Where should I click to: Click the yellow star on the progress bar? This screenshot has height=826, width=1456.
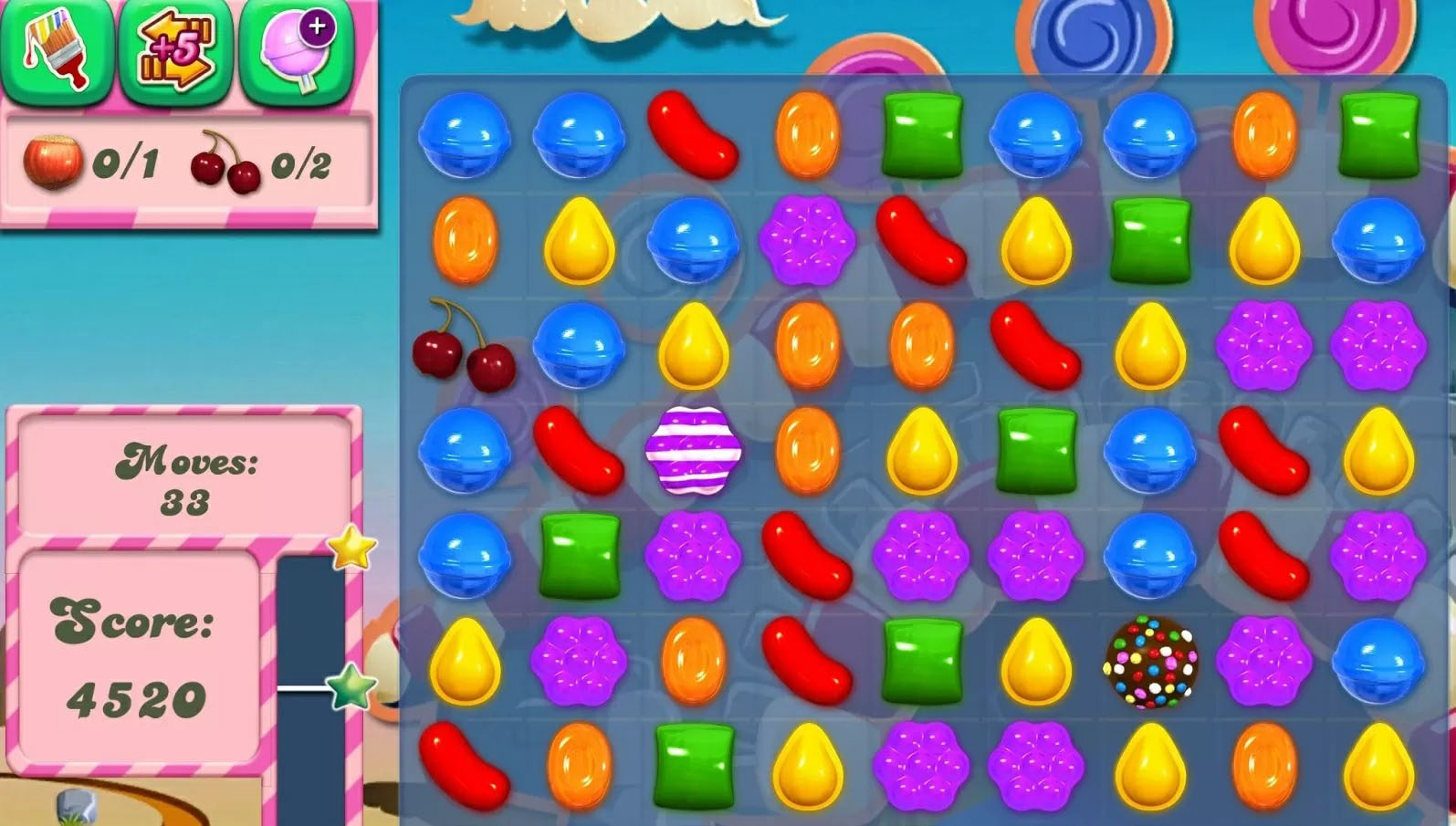(351, 549)
